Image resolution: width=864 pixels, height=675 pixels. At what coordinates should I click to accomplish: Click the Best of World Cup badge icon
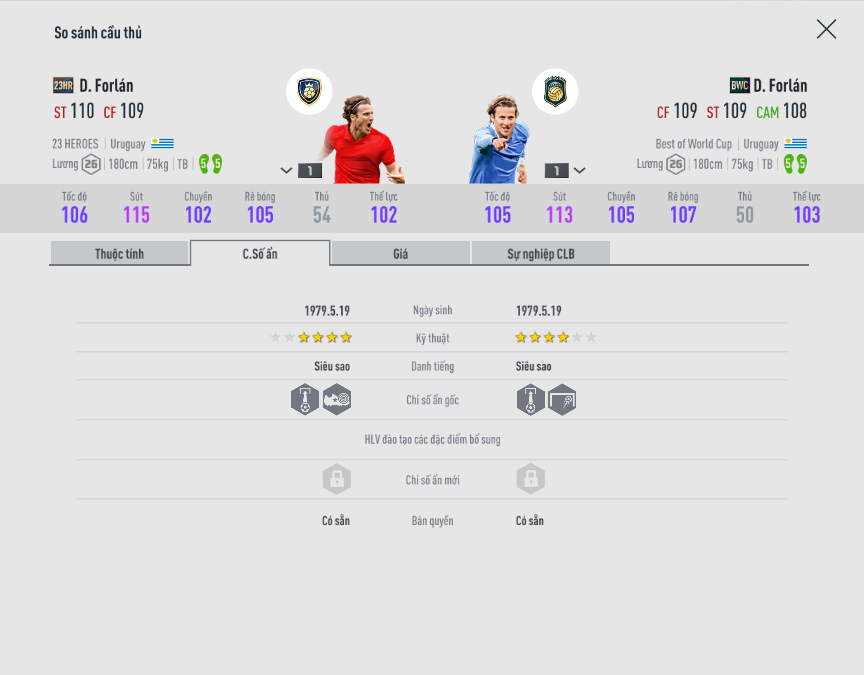coord(555,92)
